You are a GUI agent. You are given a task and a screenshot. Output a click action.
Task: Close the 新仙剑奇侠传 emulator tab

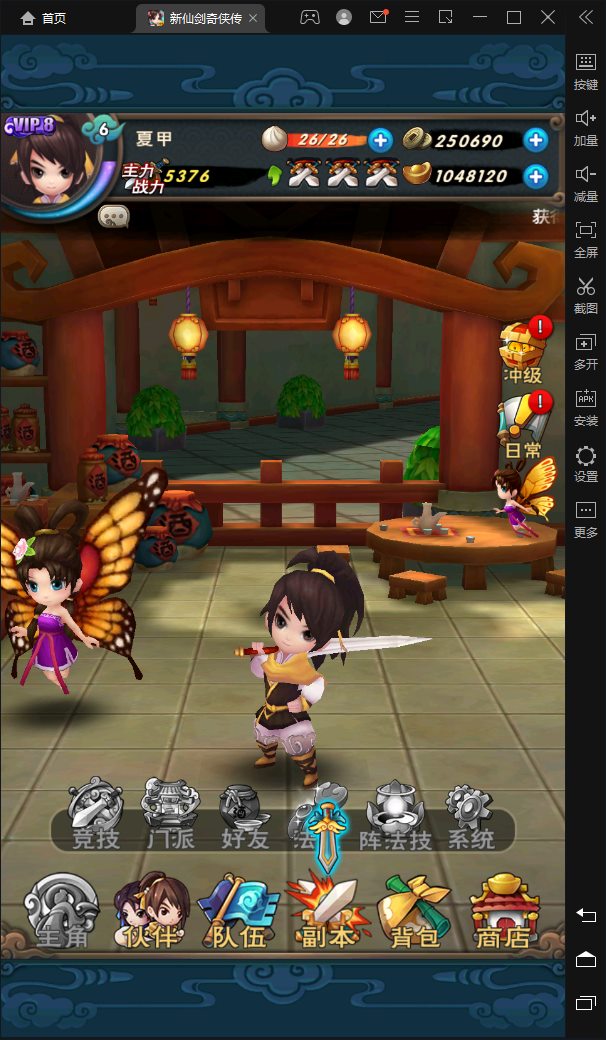click(253, 18)
